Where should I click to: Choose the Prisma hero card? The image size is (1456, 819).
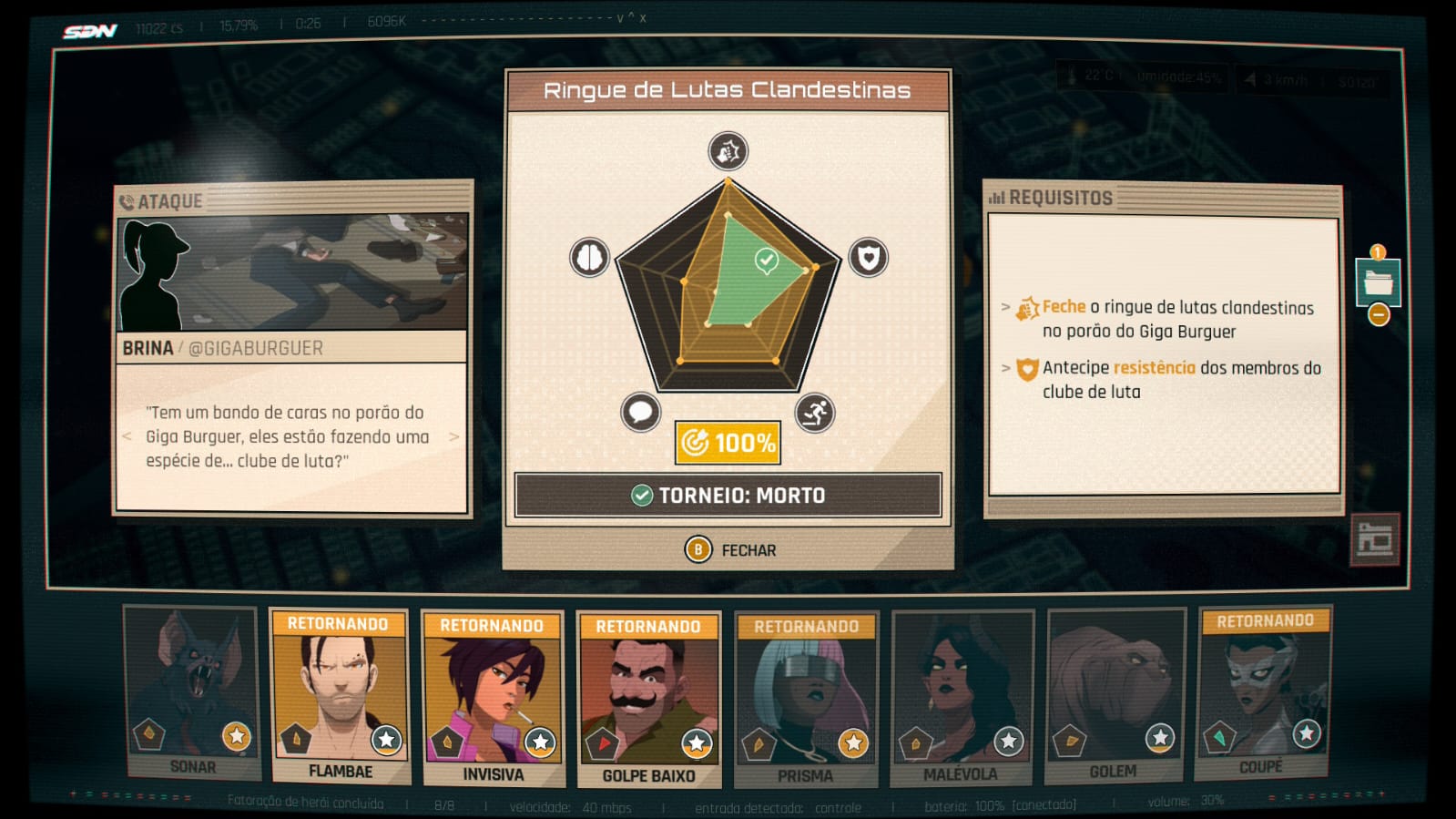click(805, 700)
